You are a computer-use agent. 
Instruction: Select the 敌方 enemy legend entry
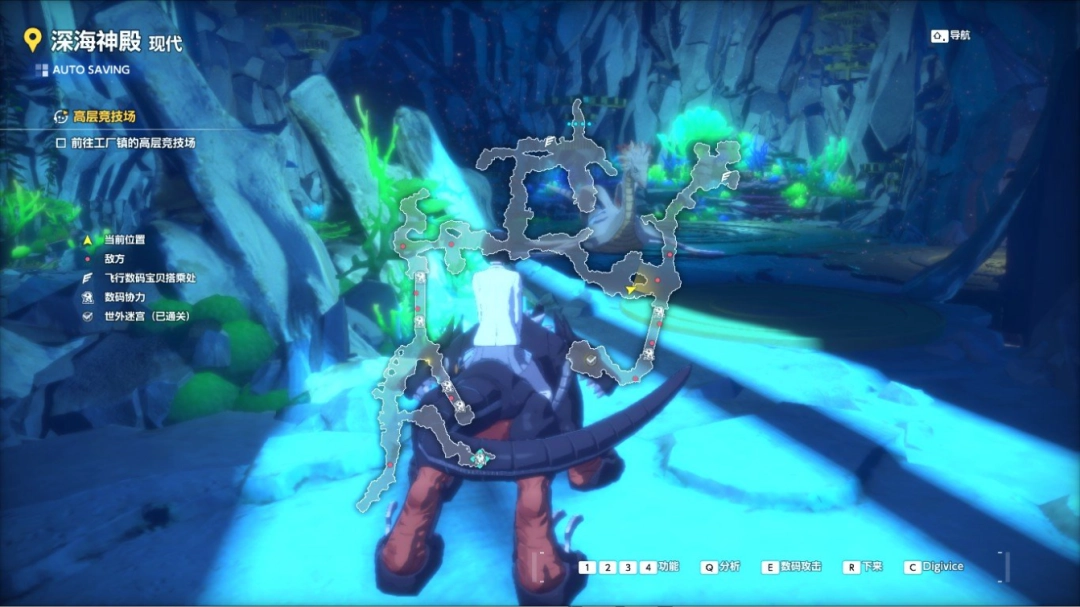tap(114, 259)
